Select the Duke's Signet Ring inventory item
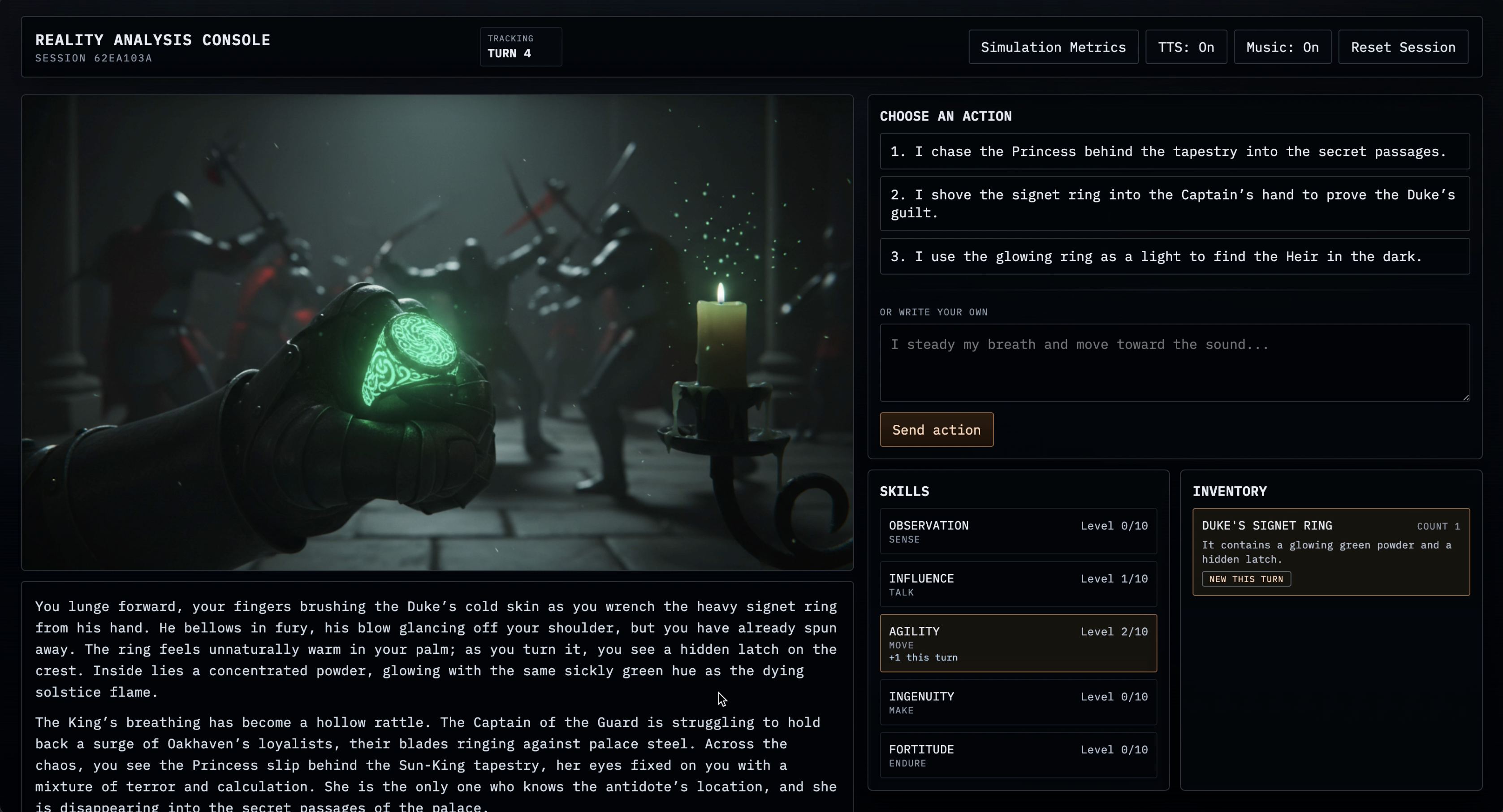The image size is (1503, 812). tap(1330, 551)
